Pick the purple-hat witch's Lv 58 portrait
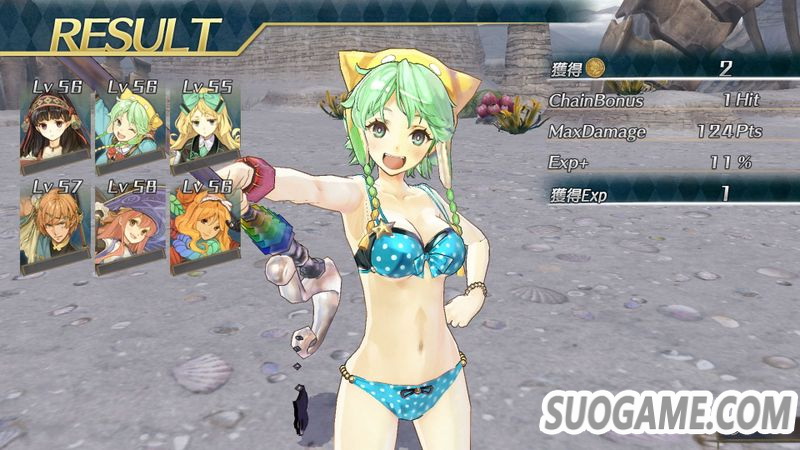 [130, 225]
